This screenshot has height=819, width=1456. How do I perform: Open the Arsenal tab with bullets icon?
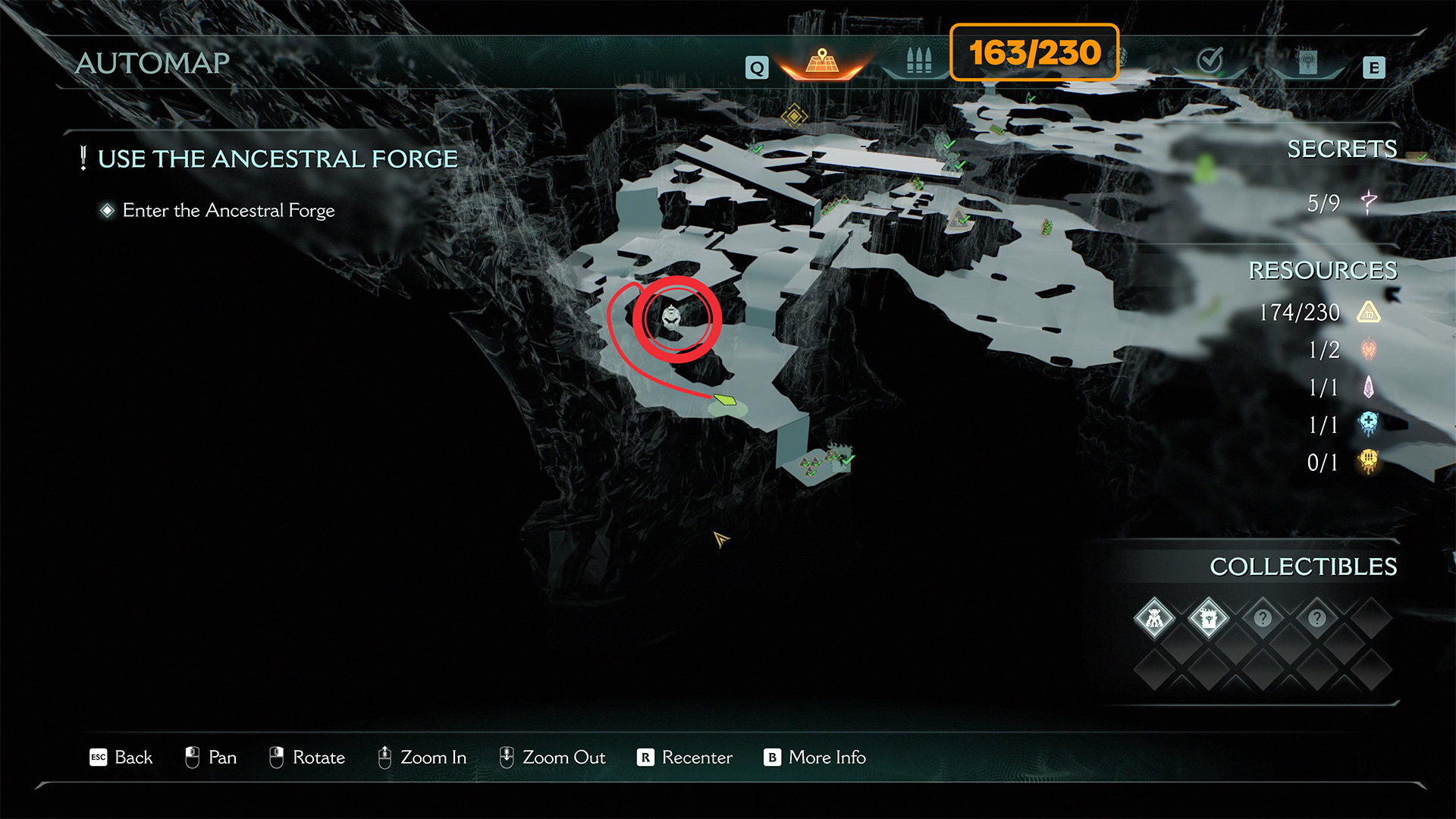click(918, 61)
